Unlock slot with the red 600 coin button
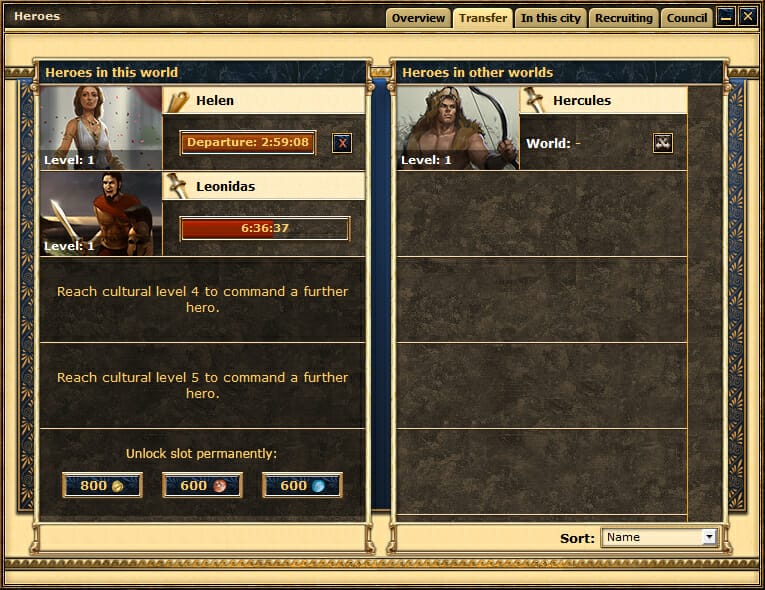This screenshot has height=590, width=765. pyautogui.click(x=202, y=485)
